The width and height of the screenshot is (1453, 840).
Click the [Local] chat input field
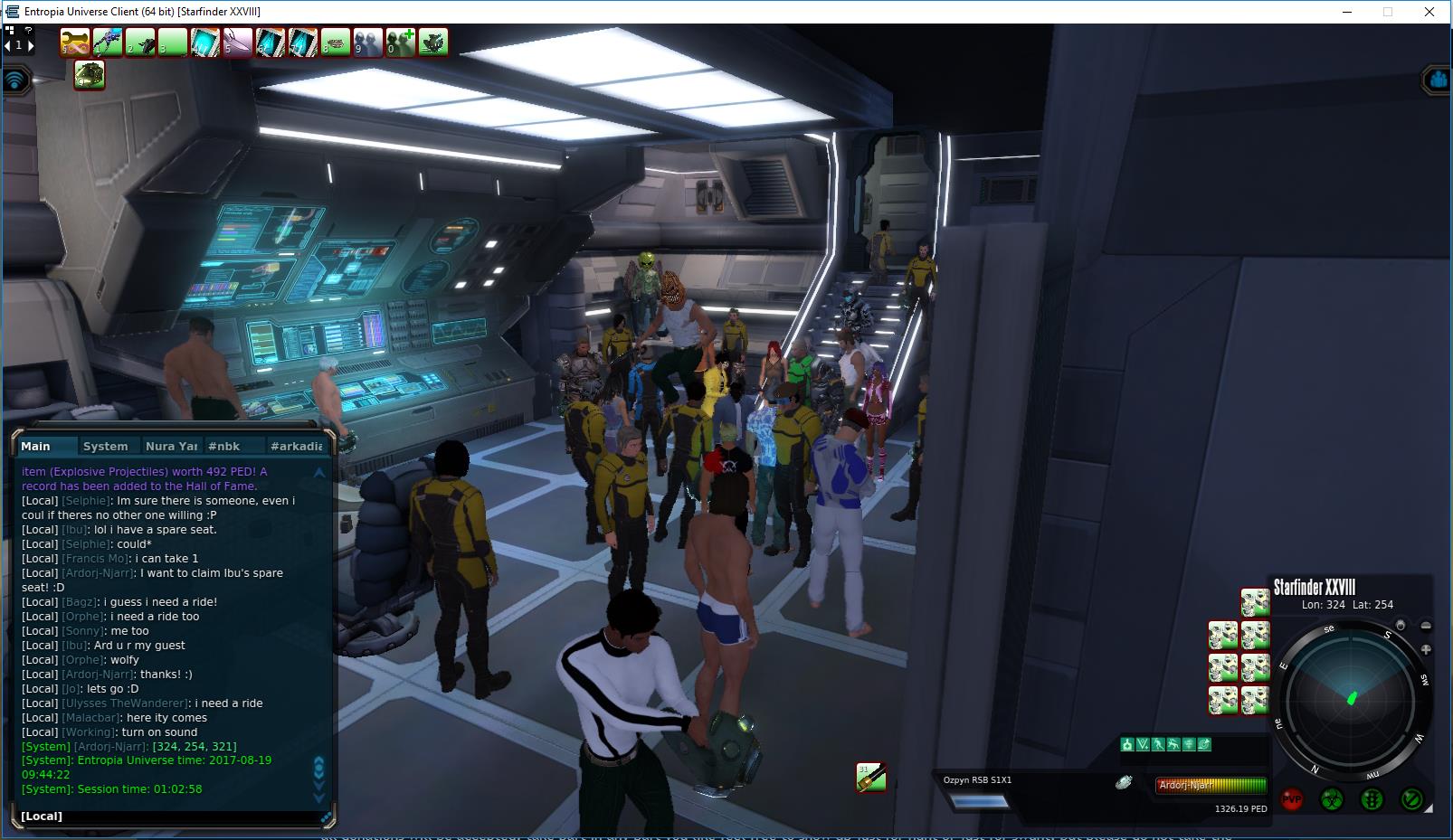click(x=172, y=816)
